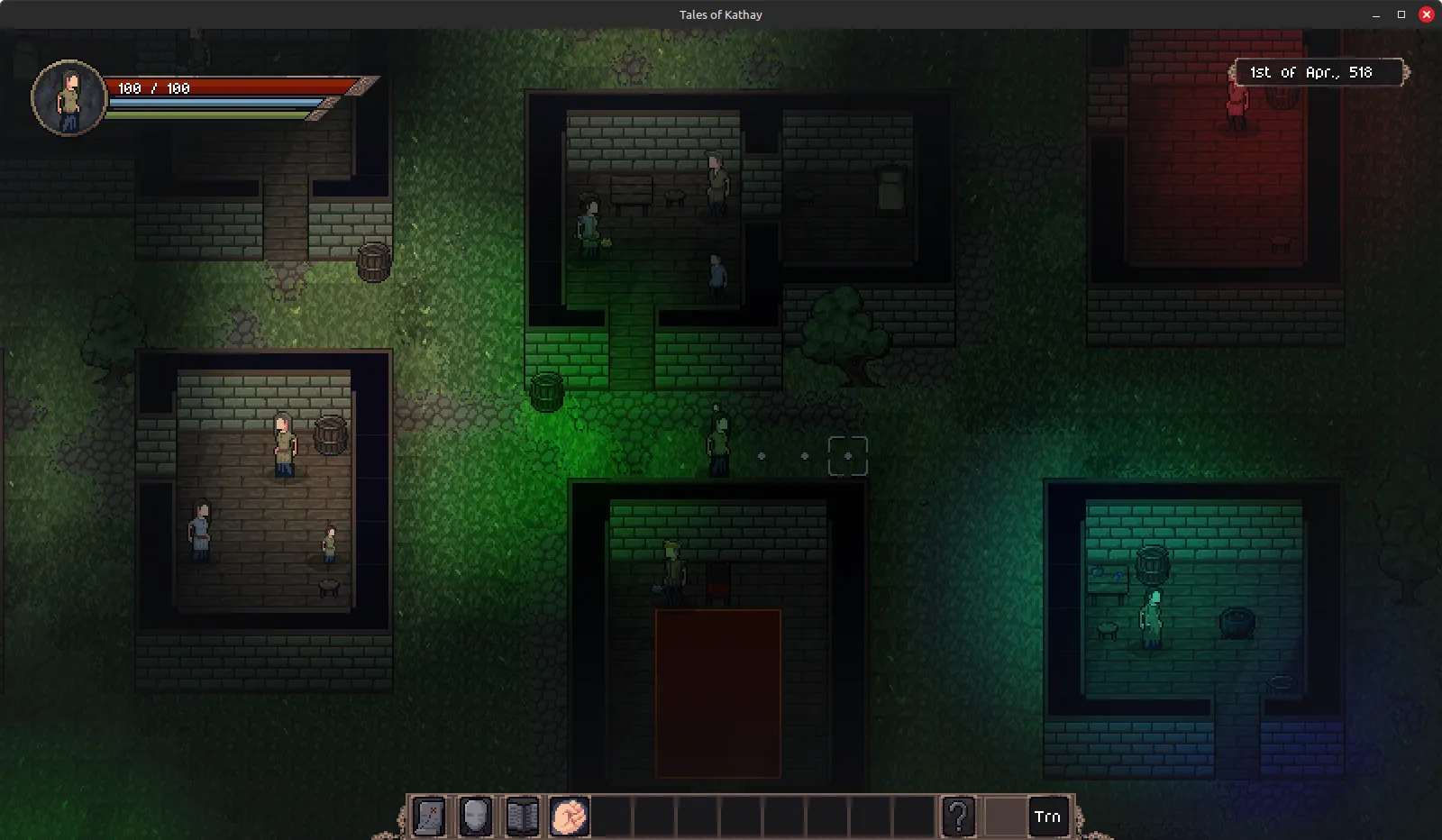
Task: Open the journal book icon in the hotbar
Action: pyautogui.click(x=521, y=817)
